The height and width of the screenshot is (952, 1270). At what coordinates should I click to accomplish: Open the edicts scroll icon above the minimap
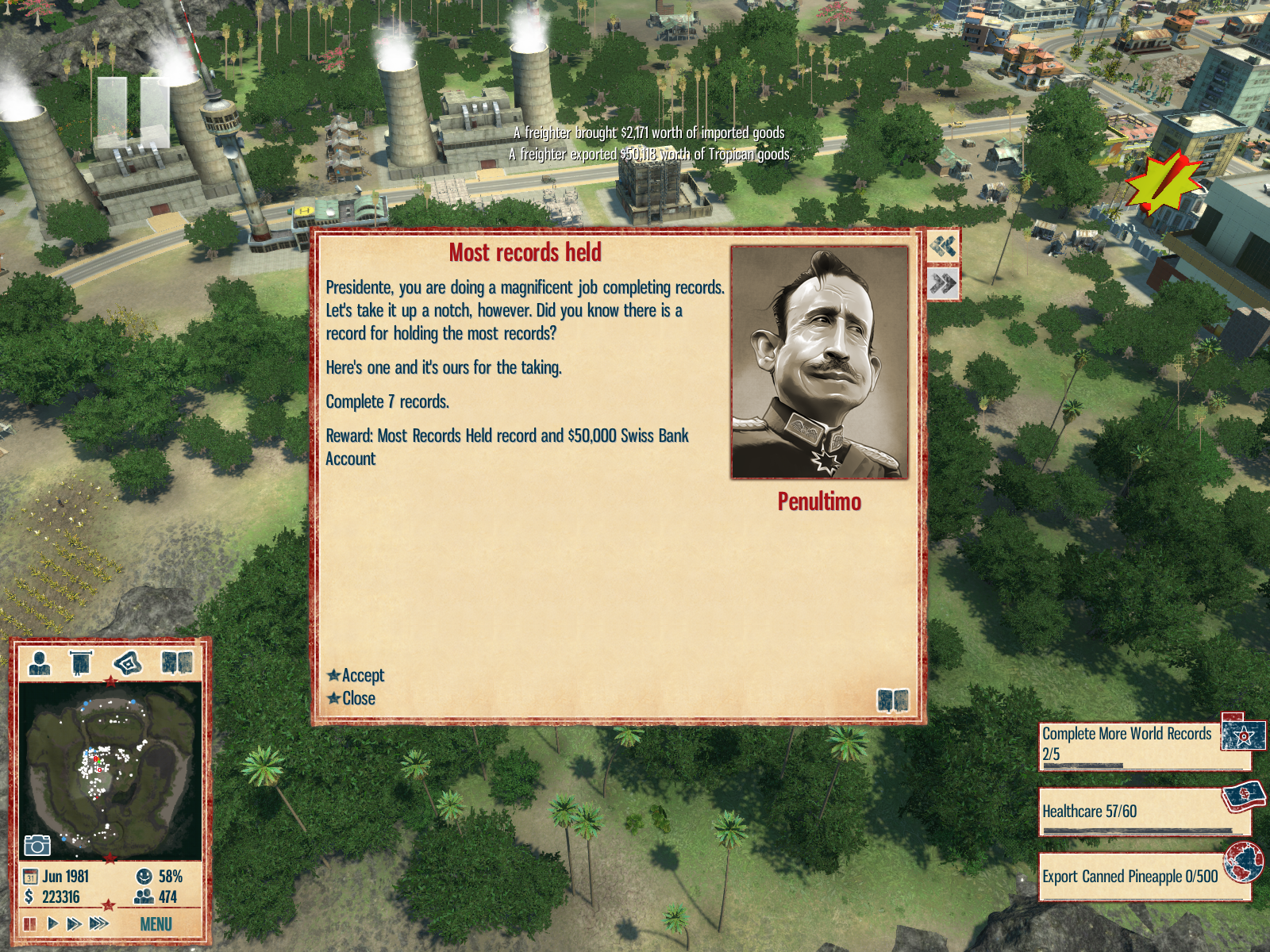point(81,662)
